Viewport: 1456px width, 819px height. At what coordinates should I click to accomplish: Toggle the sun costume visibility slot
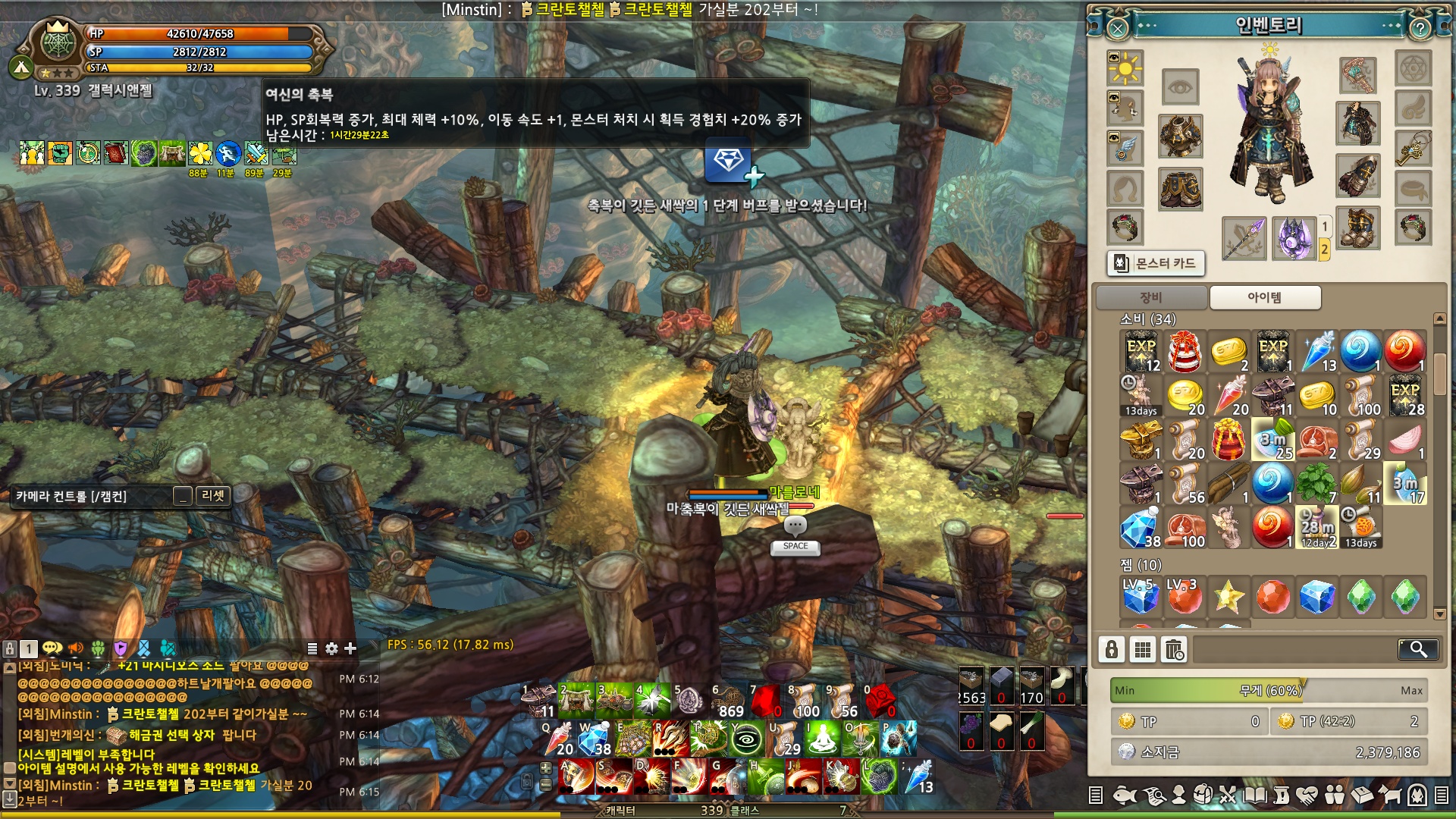coord(1125,70)
